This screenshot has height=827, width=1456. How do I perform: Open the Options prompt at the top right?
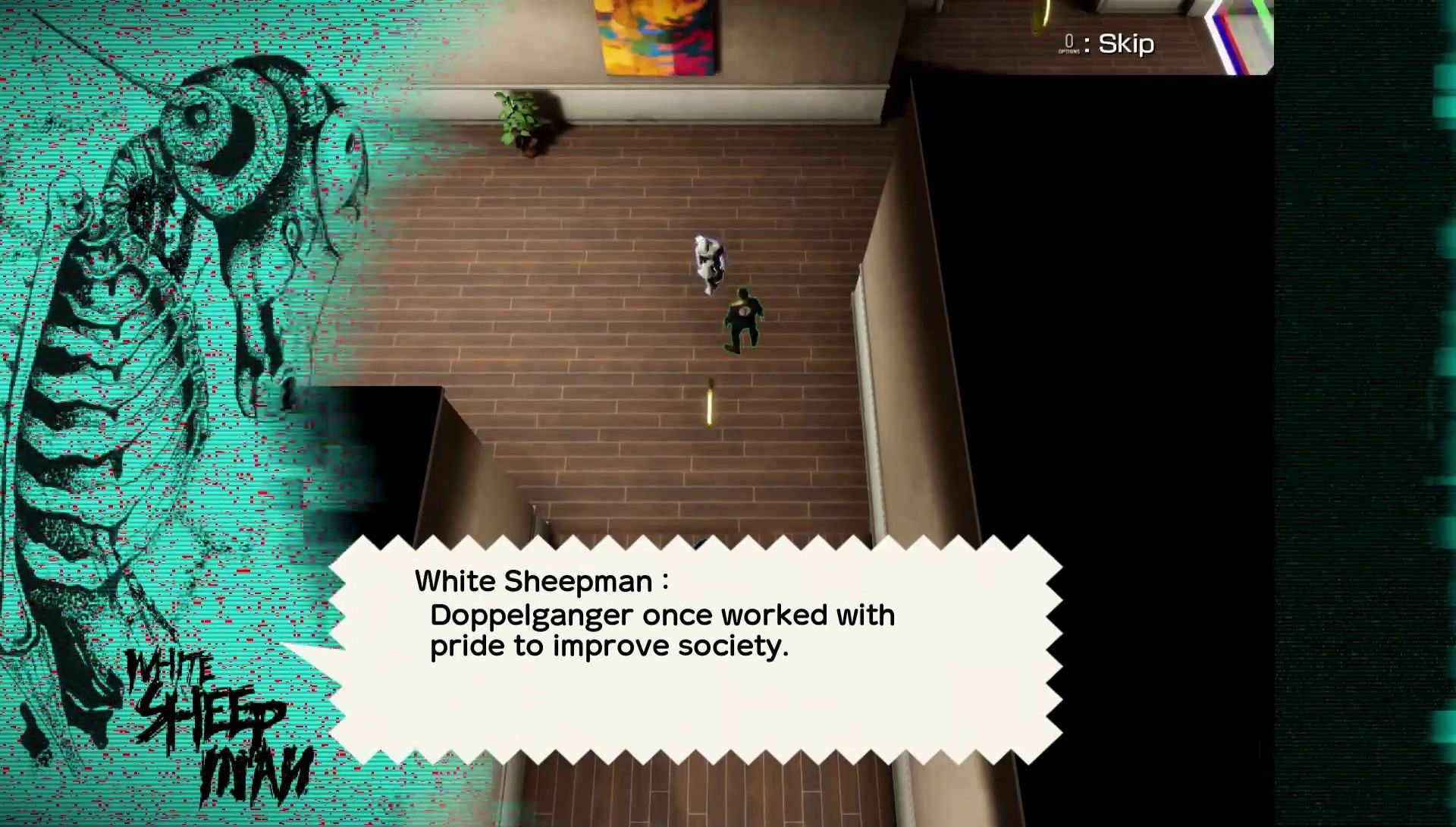(1068, 43)
